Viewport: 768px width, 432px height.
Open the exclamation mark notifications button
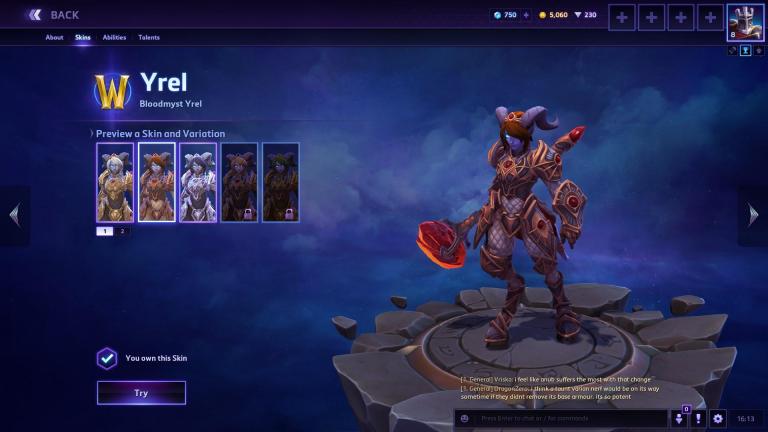coord(698,419)
